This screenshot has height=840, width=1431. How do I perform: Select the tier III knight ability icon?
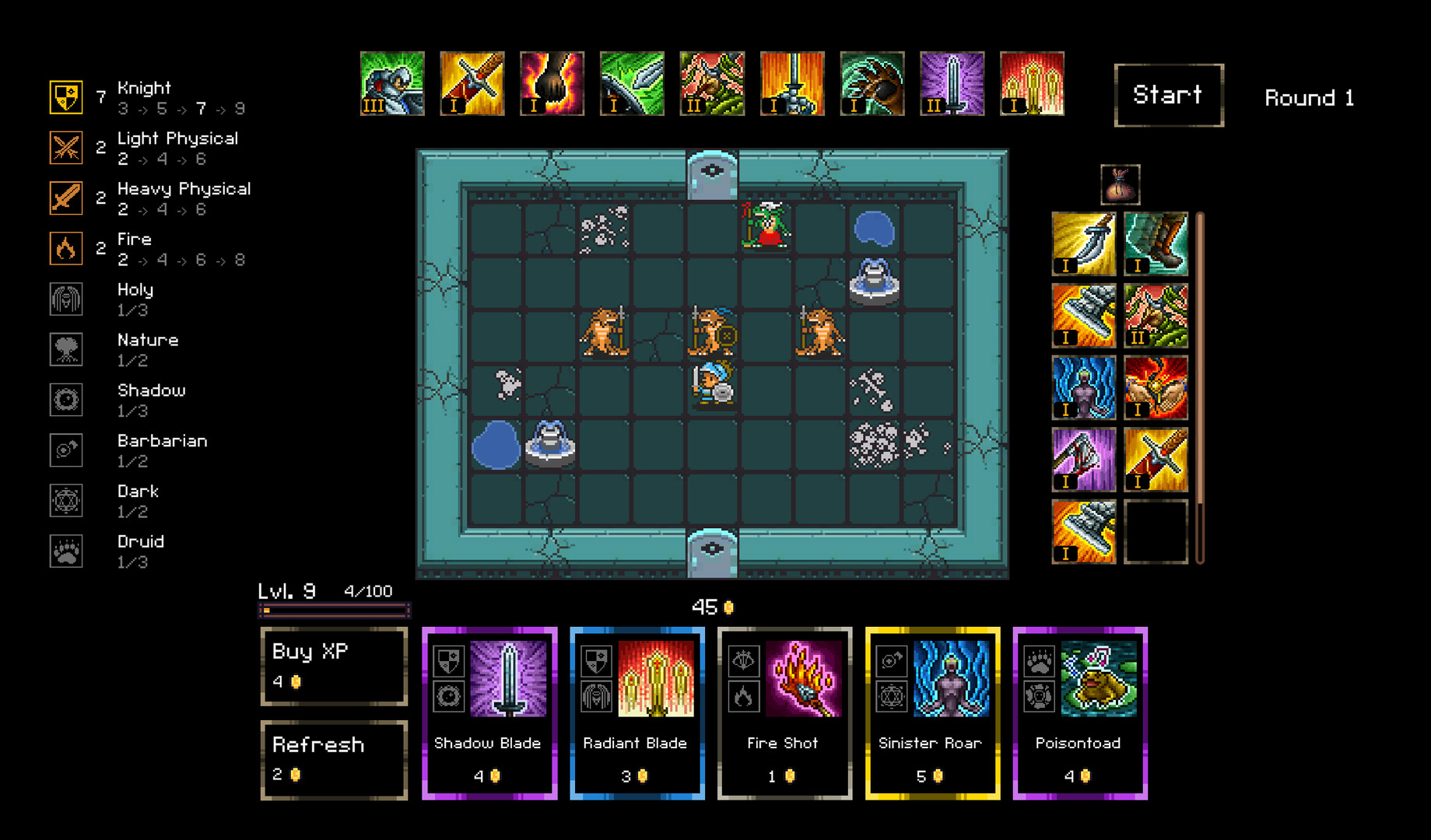[392, 82]
